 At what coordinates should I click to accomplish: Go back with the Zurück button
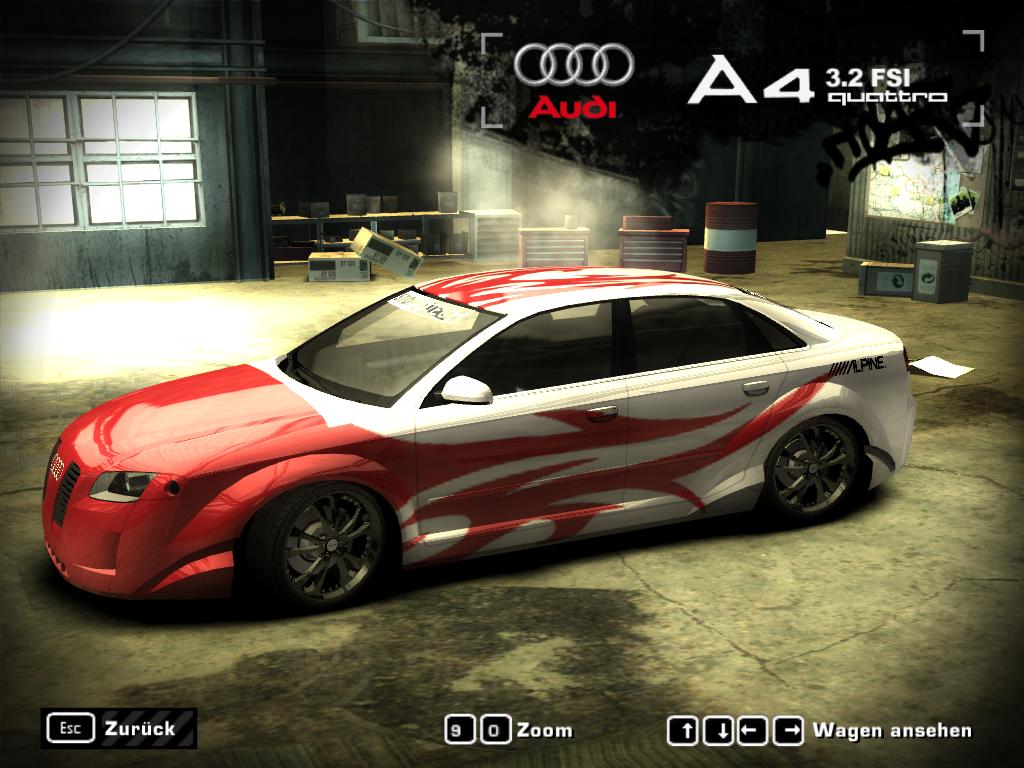[x=118, y=729]
